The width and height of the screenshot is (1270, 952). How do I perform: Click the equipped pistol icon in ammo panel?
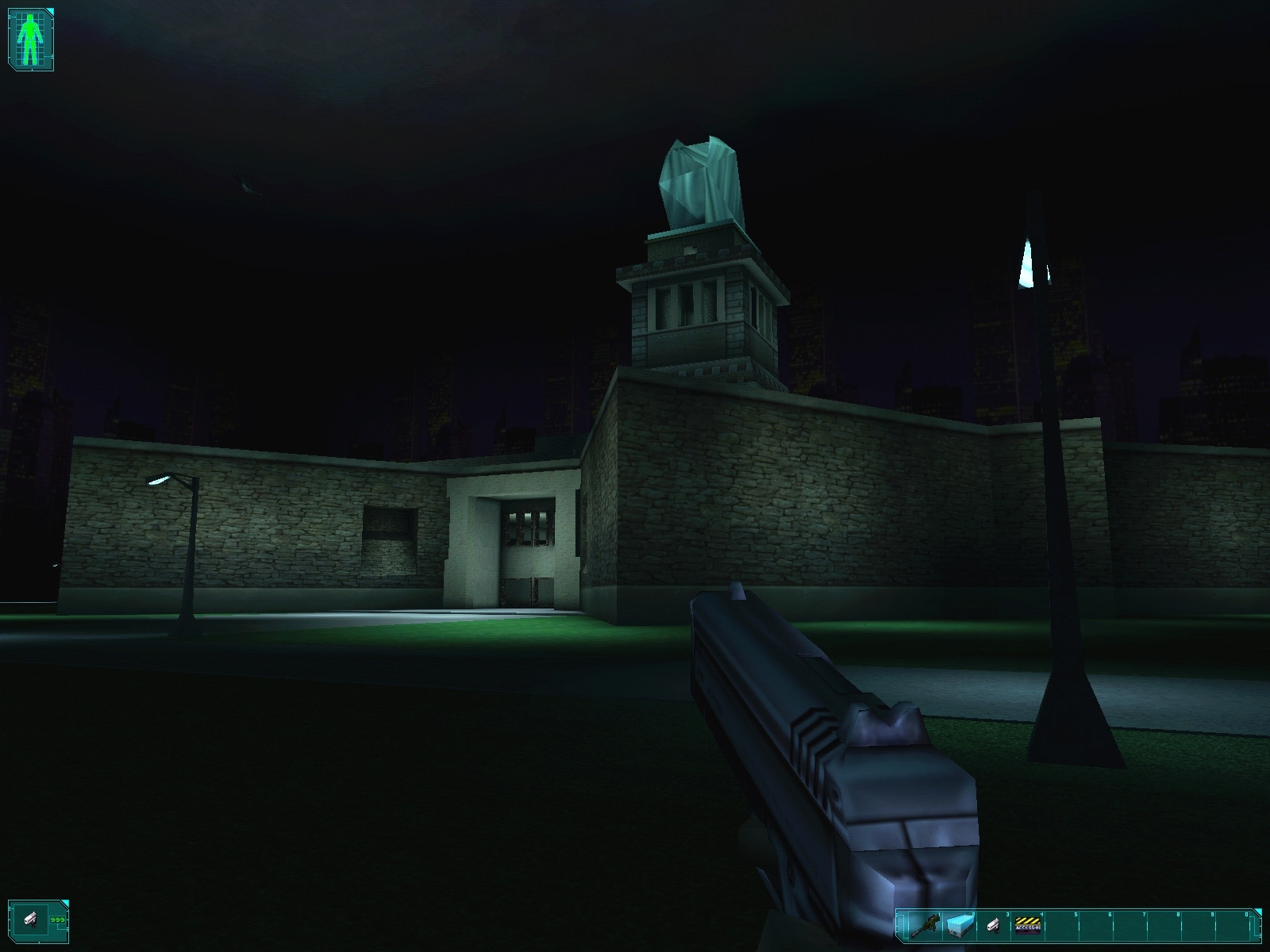pyautogui.click(x=32, y=919)
